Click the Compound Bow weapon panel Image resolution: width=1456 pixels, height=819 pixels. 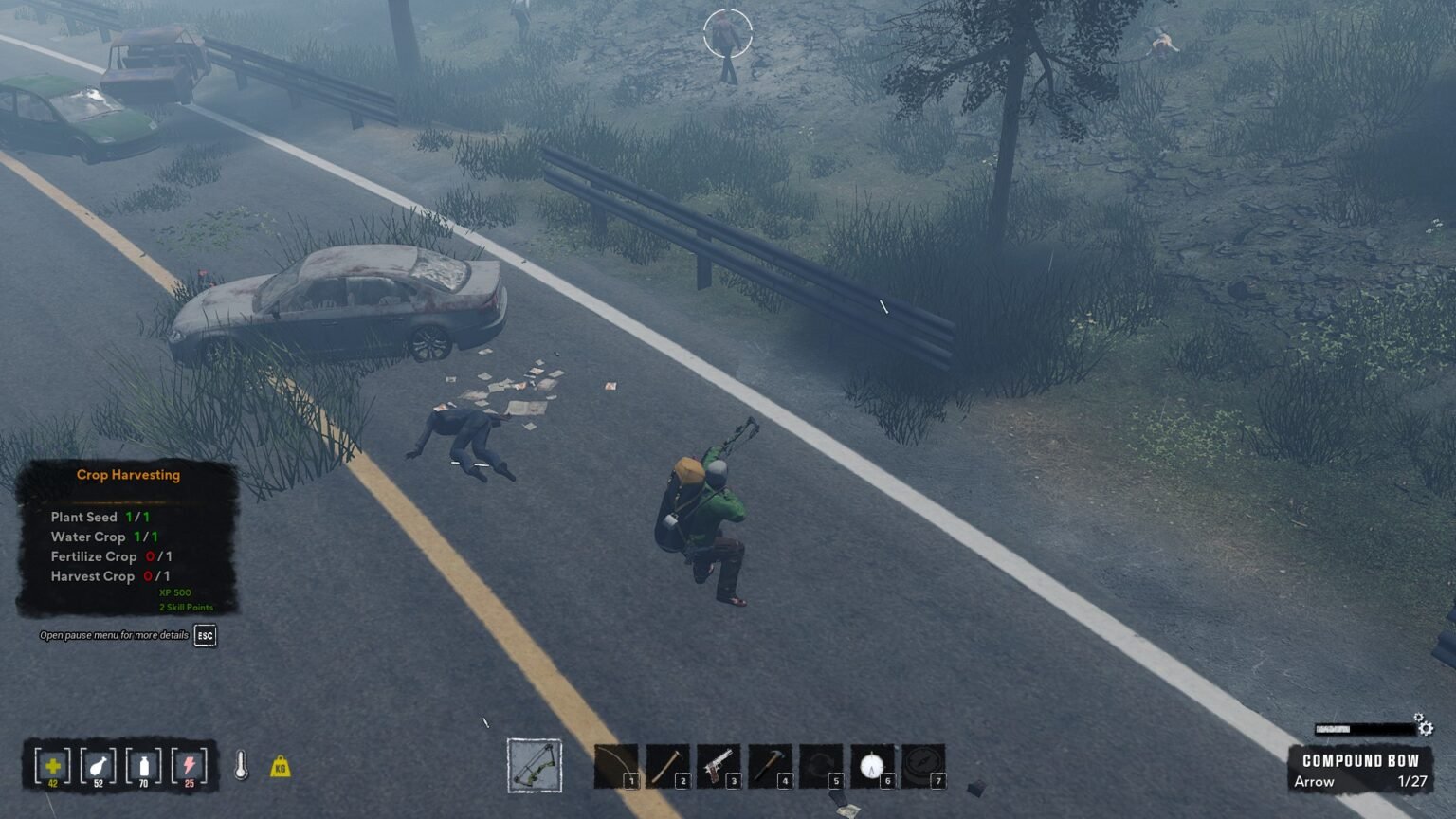pos(1360,770)
